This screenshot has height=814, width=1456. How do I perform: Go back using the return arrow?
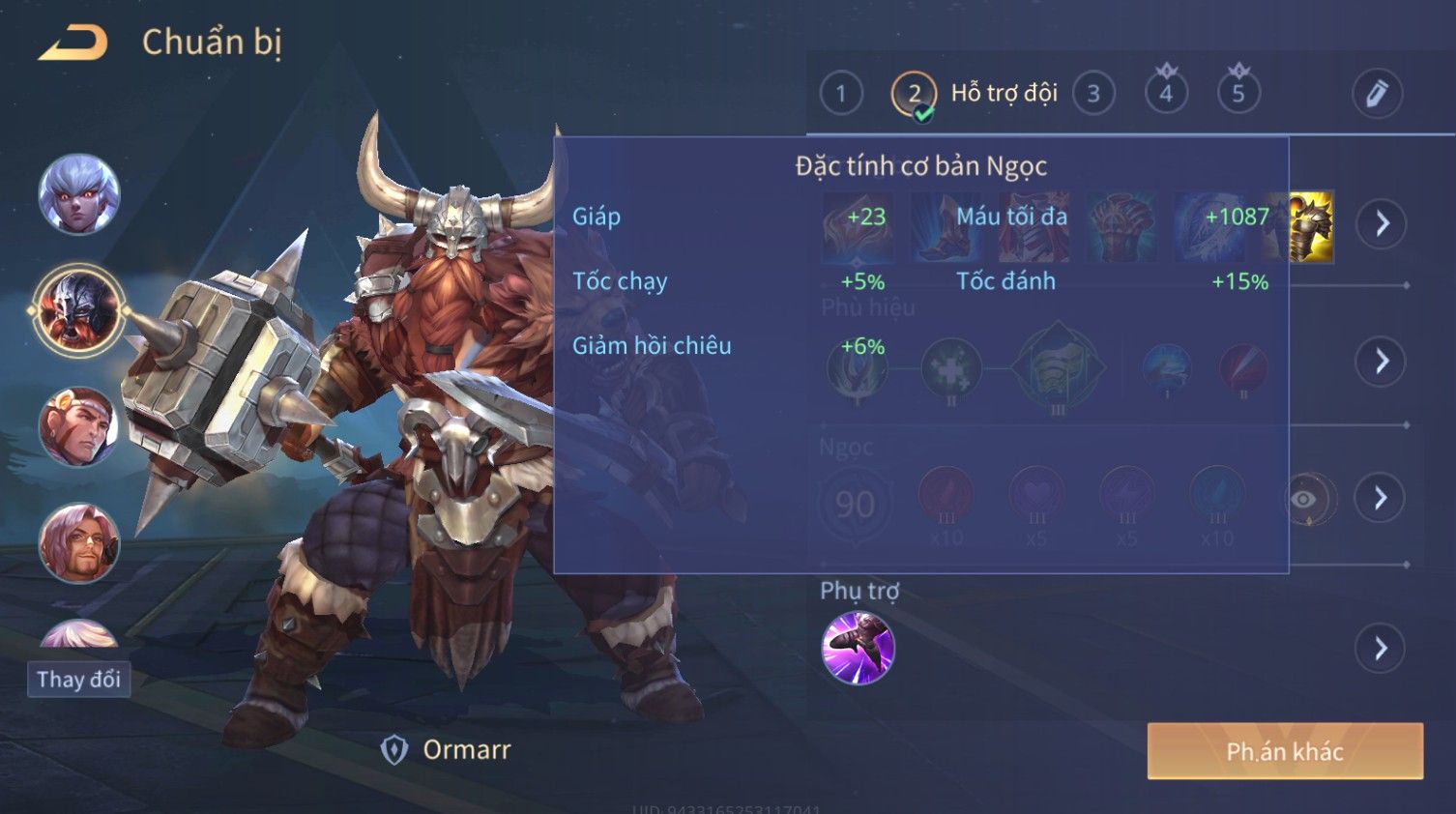[x=73, y=43]
